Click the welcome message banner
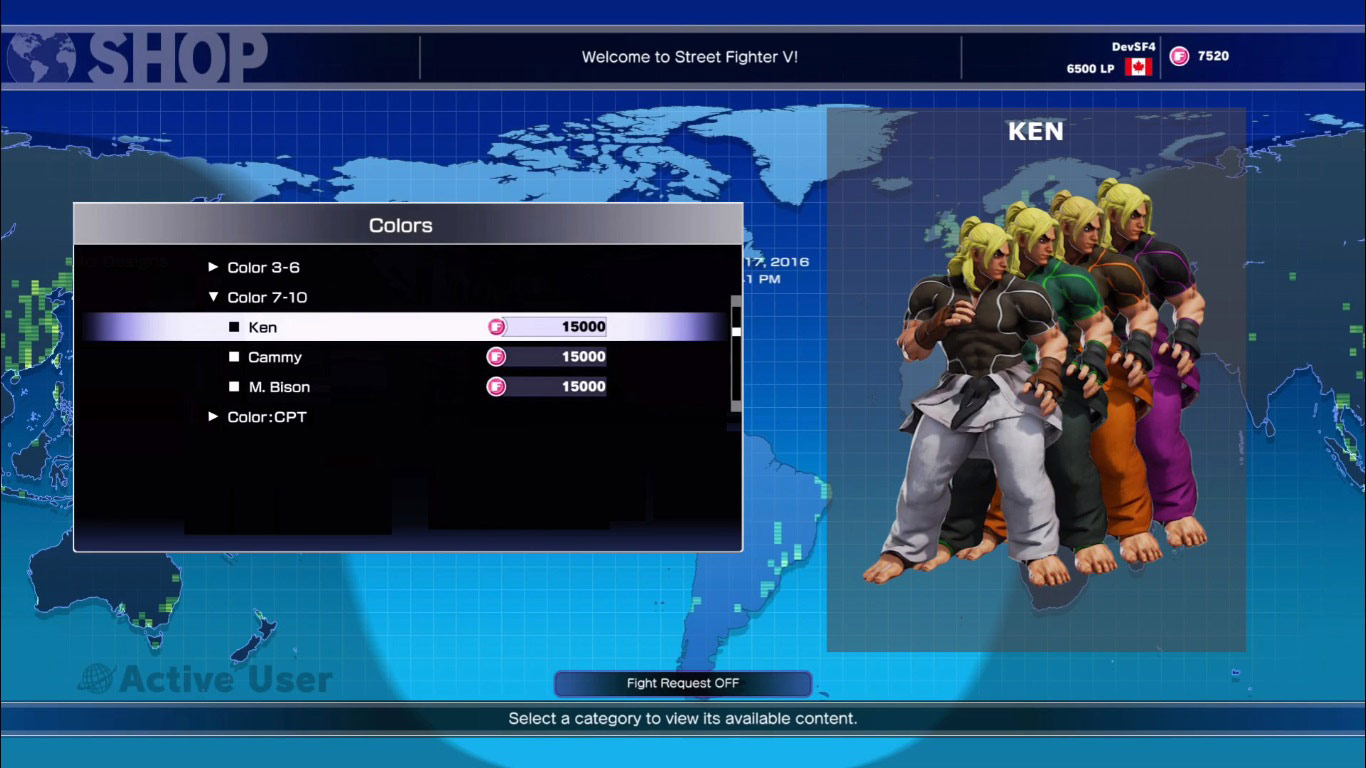Viewport: 1366px width, 768px height. click(688, 56)
